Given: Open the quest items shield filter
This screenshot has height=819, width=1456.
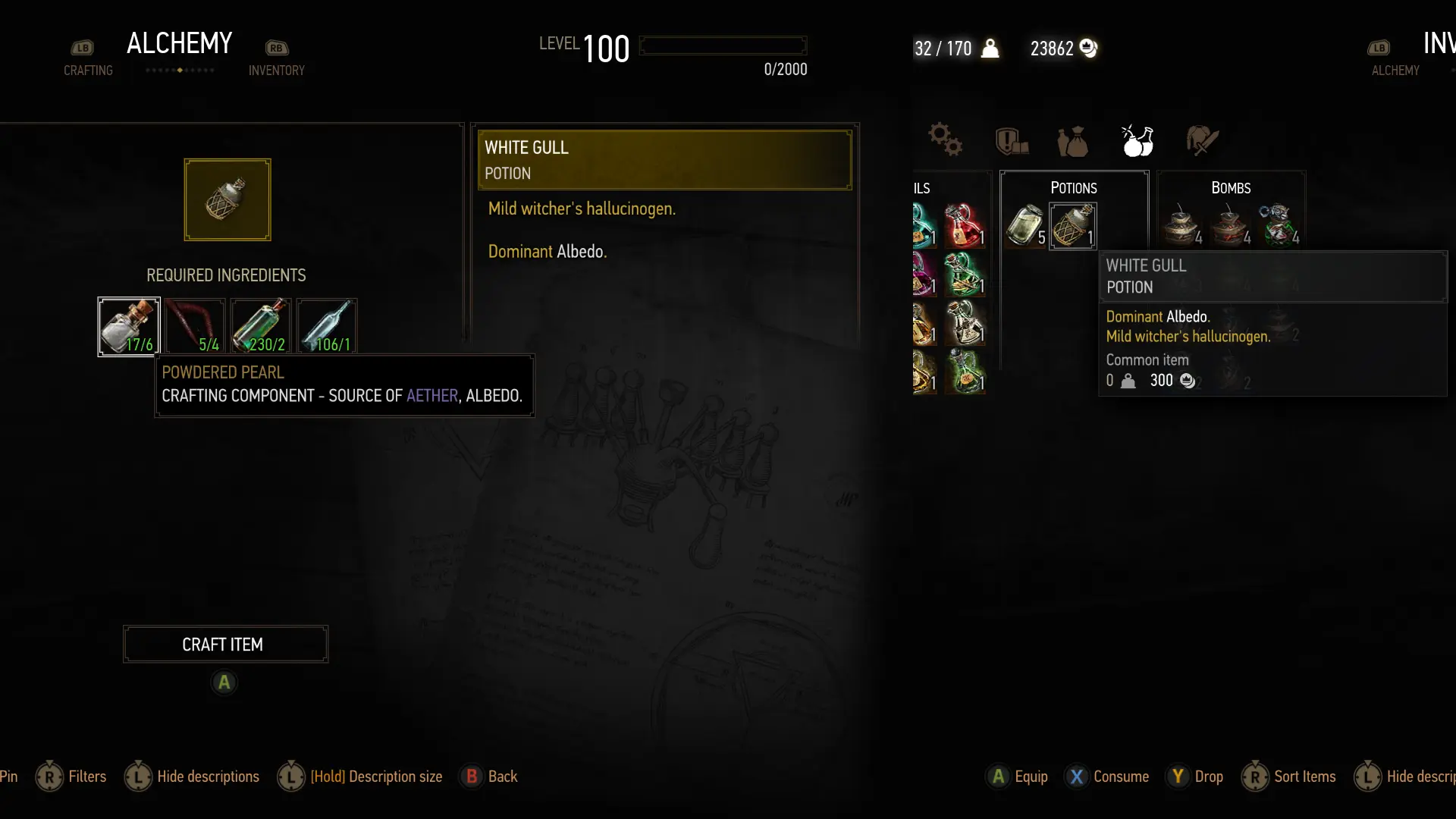Looking at the screenshot, I should coord(1011,140).
